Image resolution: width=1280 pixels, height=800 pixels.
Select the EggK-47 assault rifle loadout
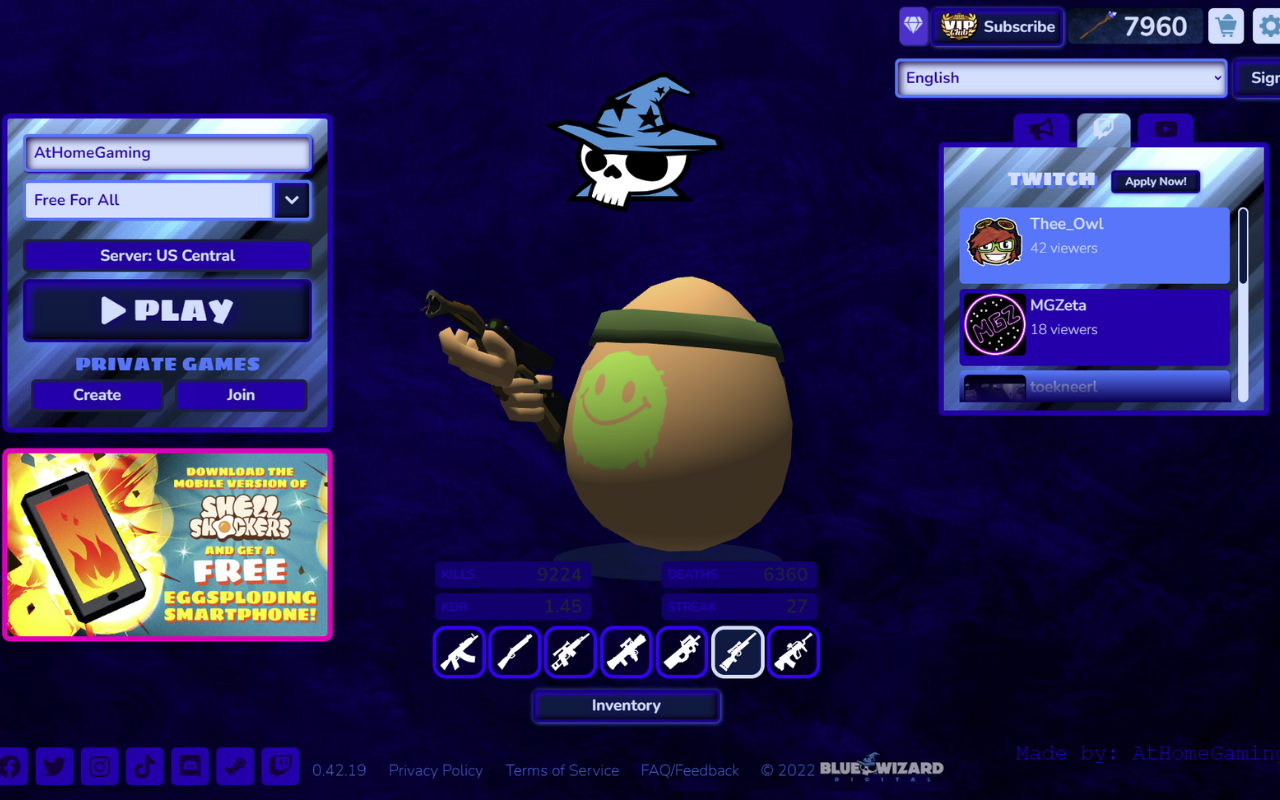459,652
